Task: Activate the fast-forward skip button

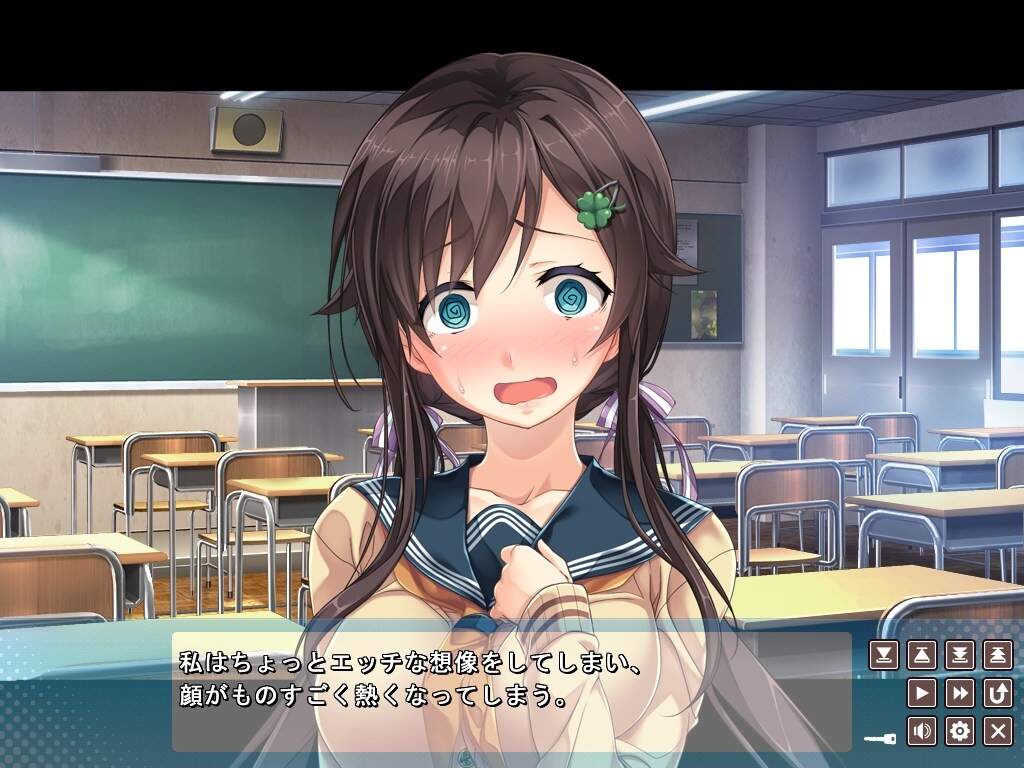Action: pos(959,693)
